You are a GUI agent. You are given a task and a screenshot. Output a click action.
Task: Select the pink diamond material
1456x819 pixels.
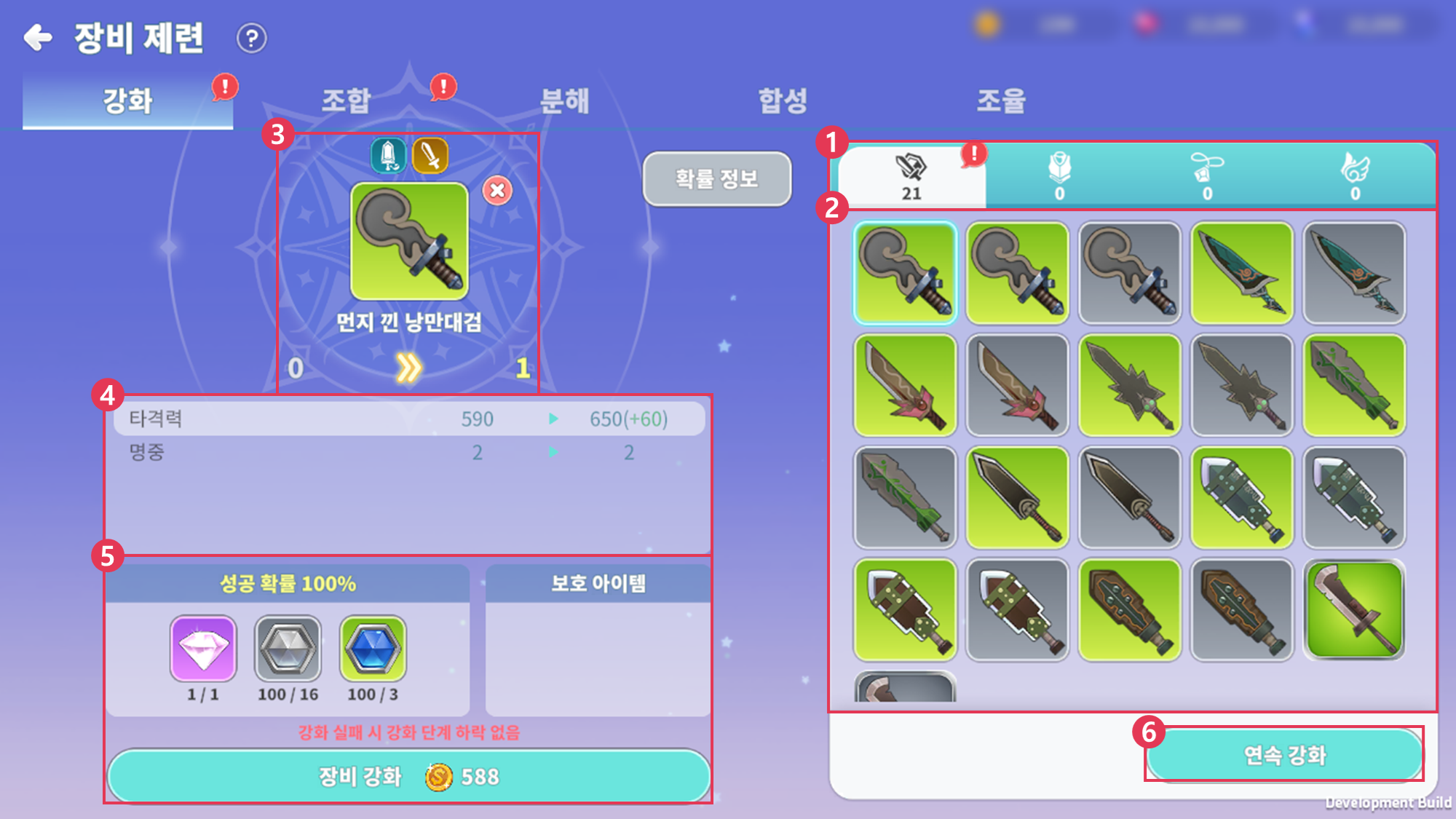point(203,648)
